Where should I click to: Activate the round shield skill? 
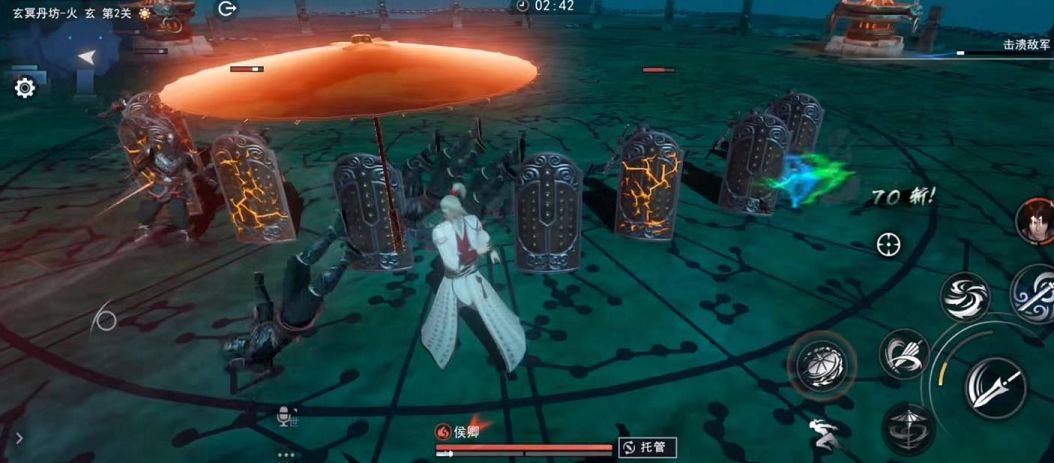pos(821,363)
